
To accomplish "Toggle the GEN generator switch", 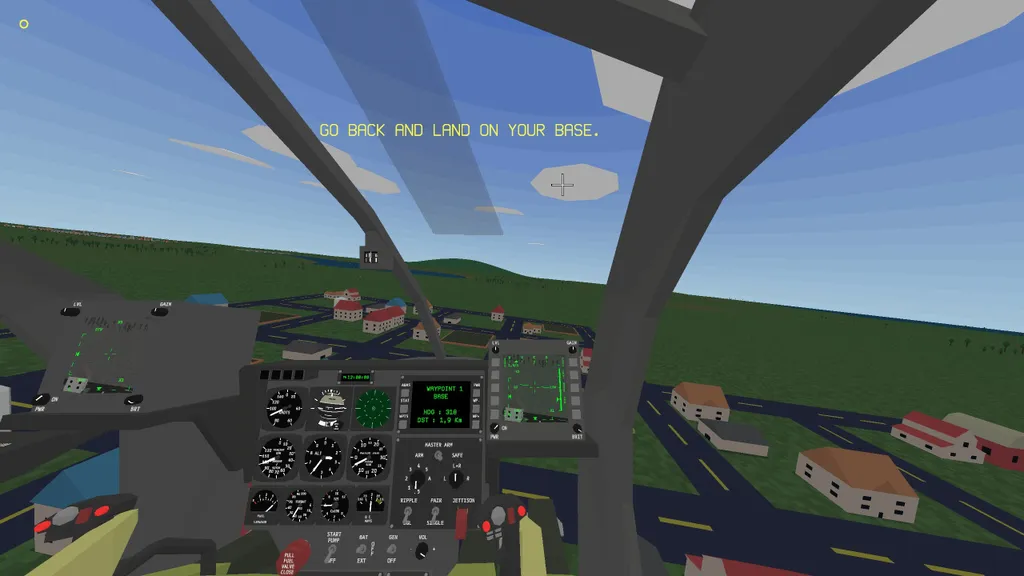I will click(393, 548).
